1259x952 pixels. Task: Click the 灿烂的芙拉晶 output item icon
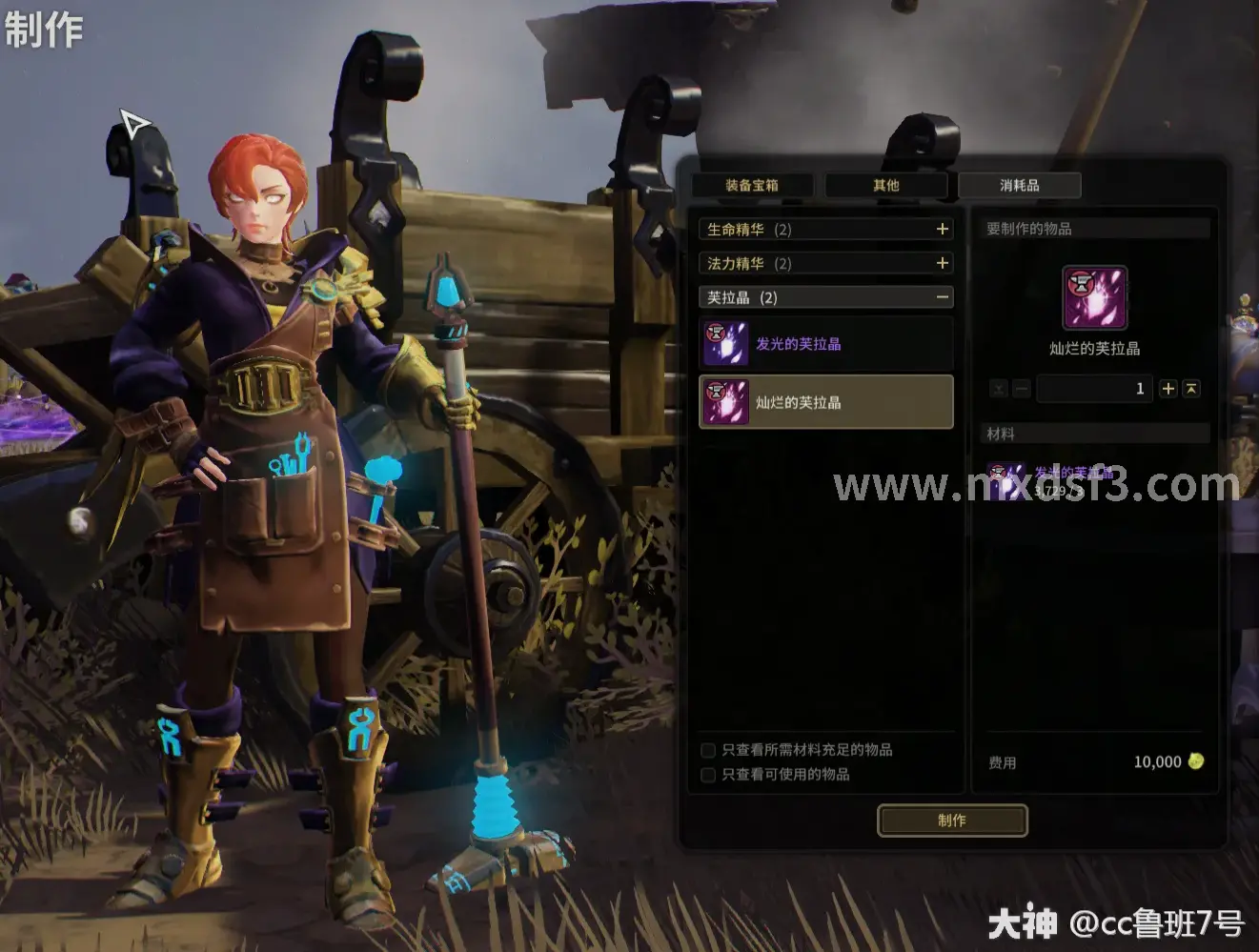point(1095,298)
